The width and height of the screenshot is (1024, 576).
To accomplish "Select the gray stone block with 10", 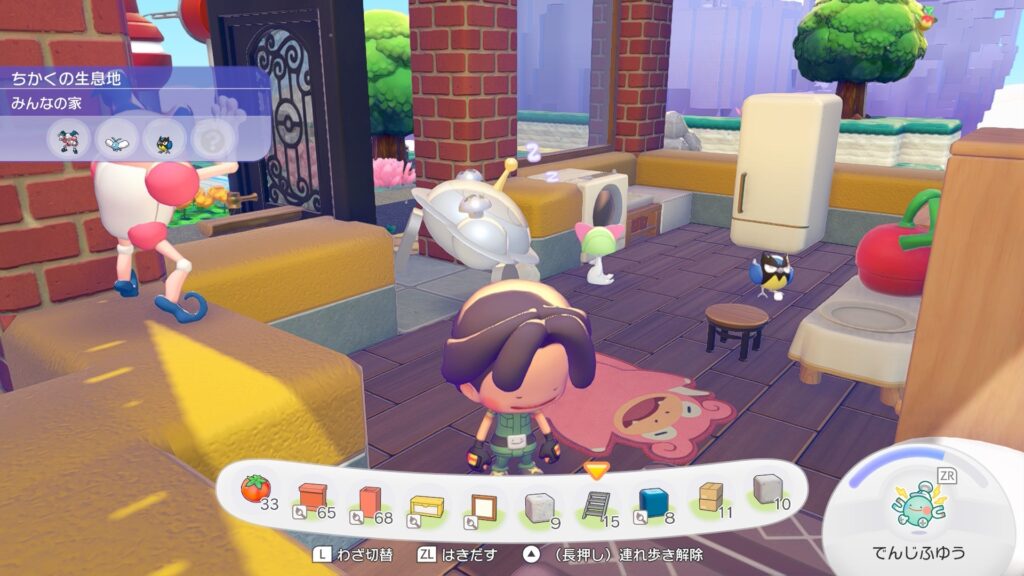I will (767, 488).
